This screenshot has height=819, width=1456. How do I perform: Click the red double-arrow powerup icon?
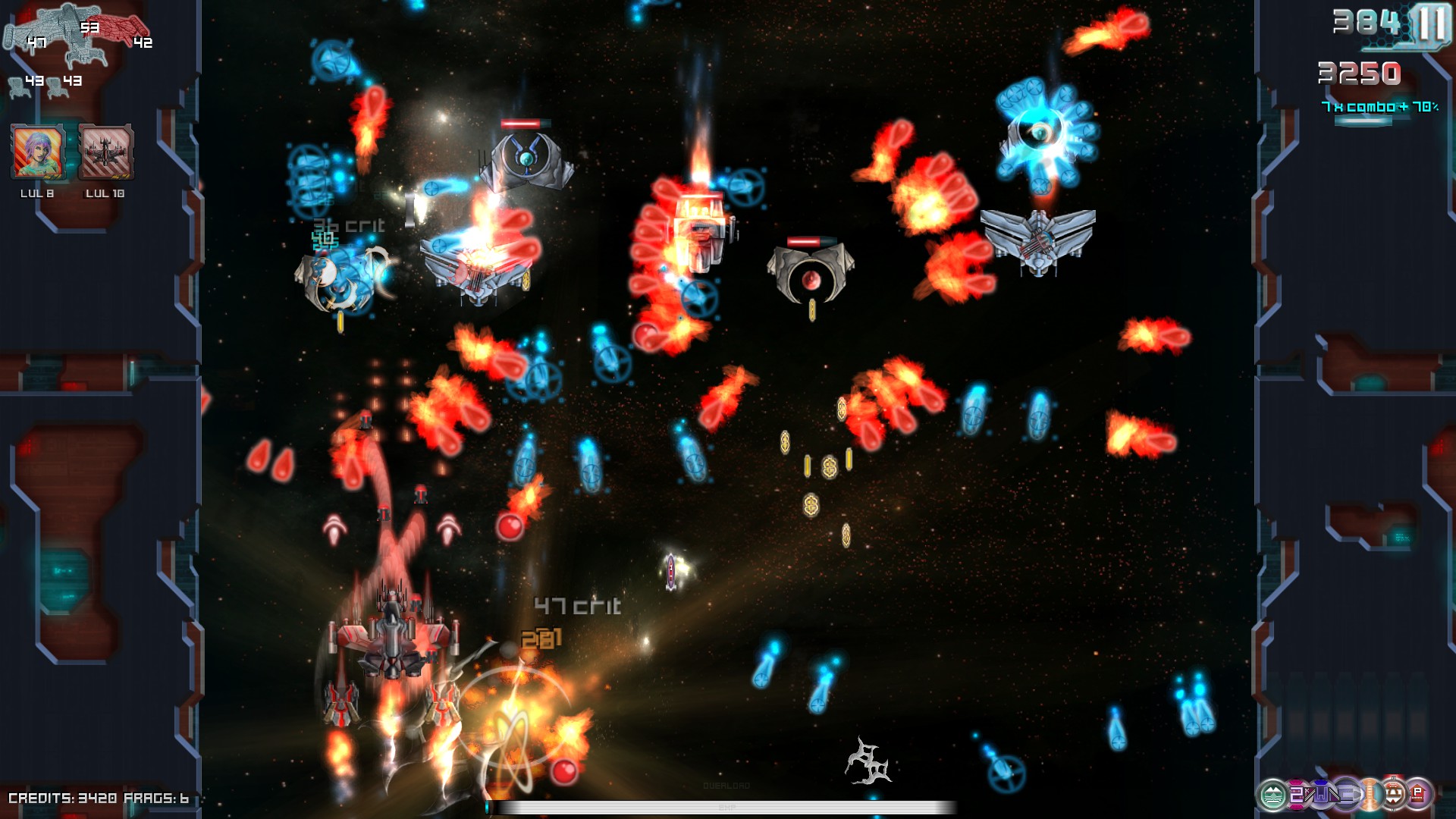(1394, 794)
